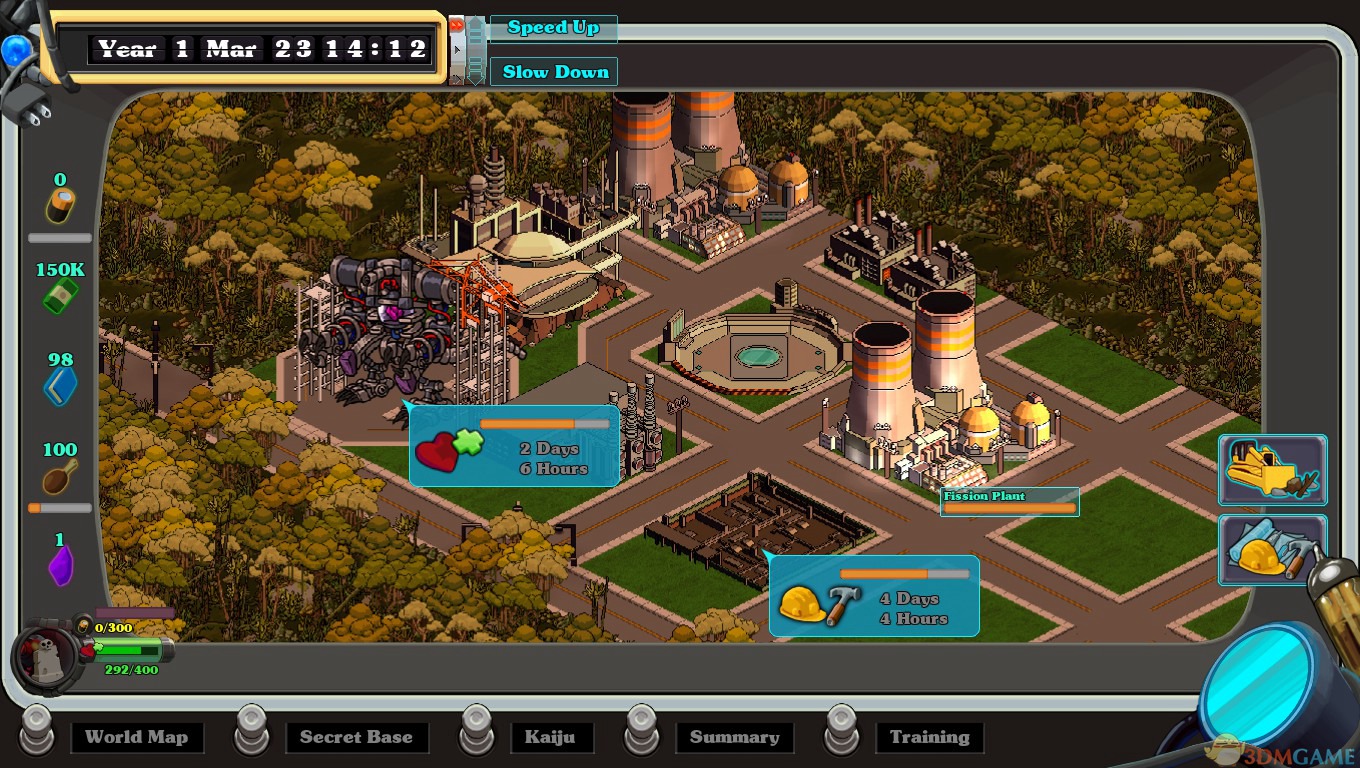1360x768 pixels.
Task: Click the Slow Down button
Action: 554,72
